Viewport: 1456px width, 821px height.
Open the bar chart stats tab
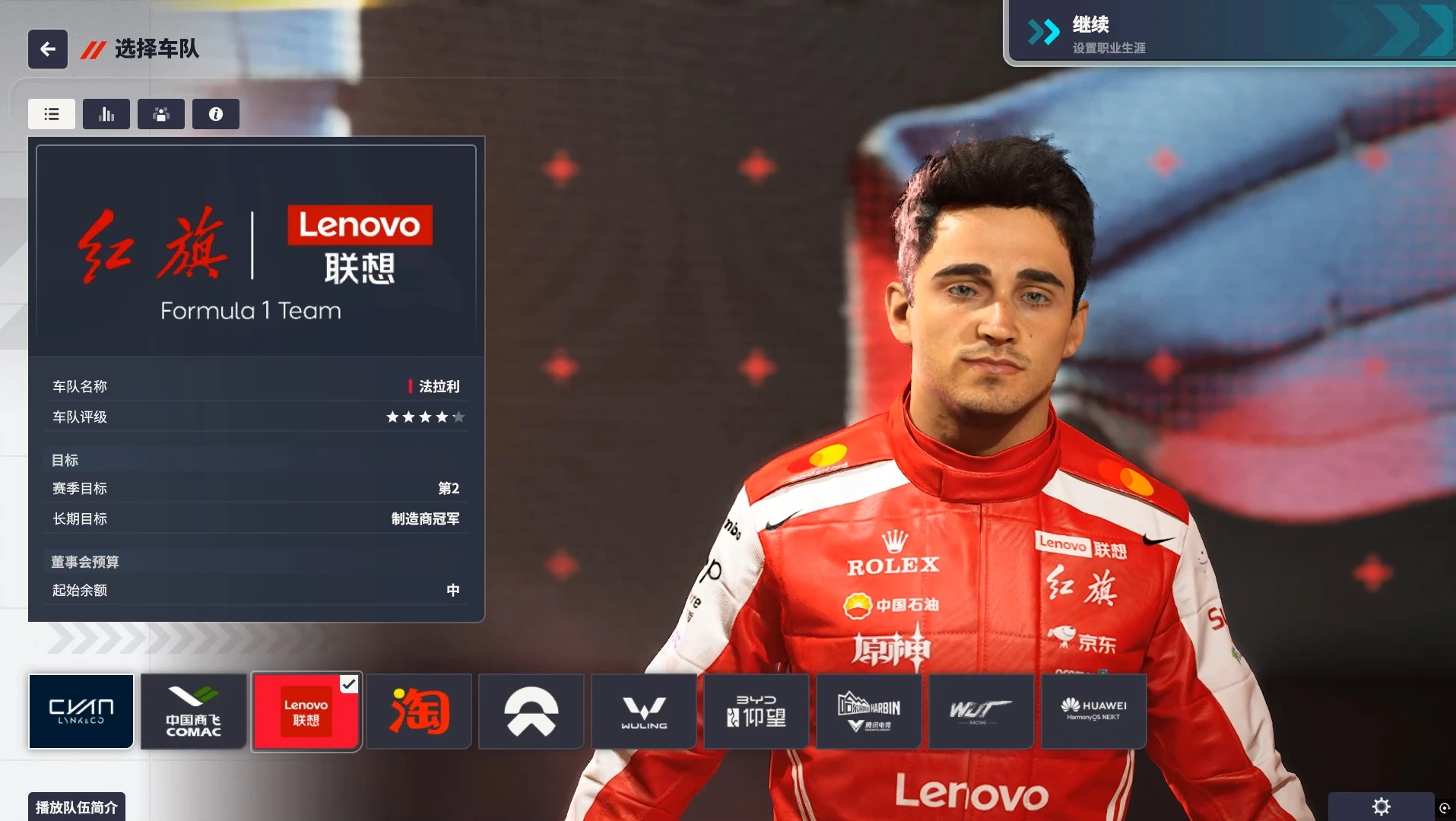[106, 114]
